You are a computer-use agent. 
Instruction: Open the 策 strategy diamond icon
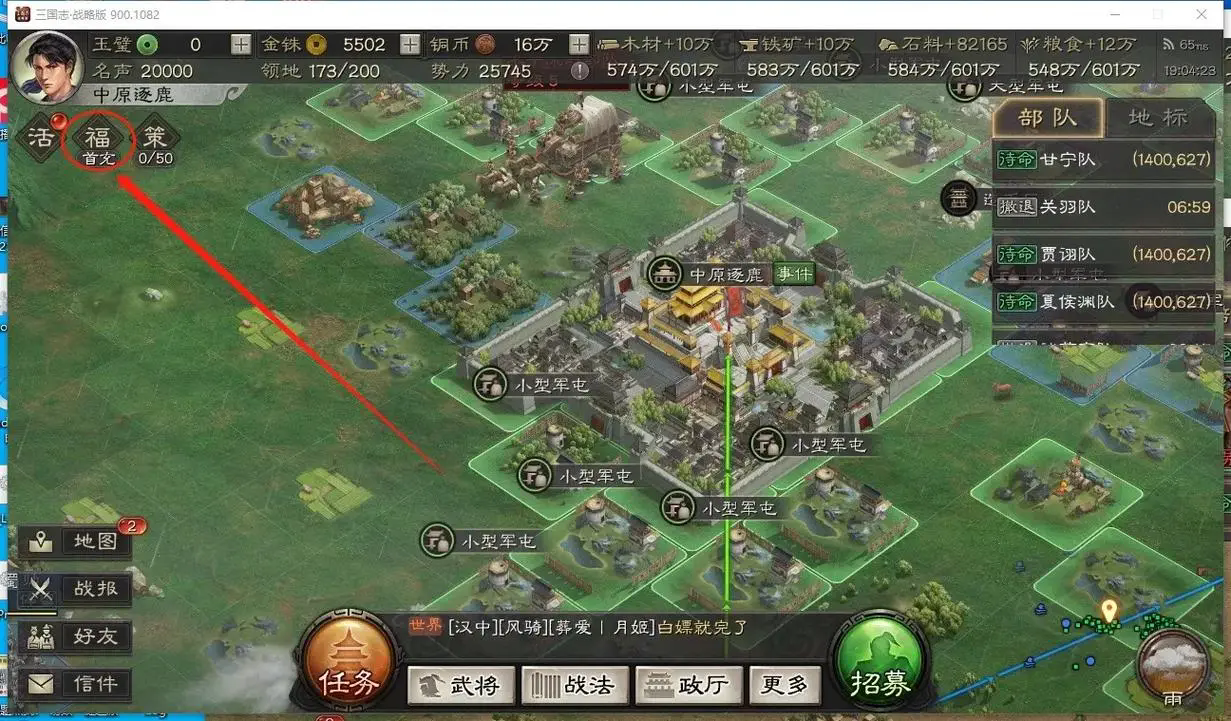click(155, 138)
